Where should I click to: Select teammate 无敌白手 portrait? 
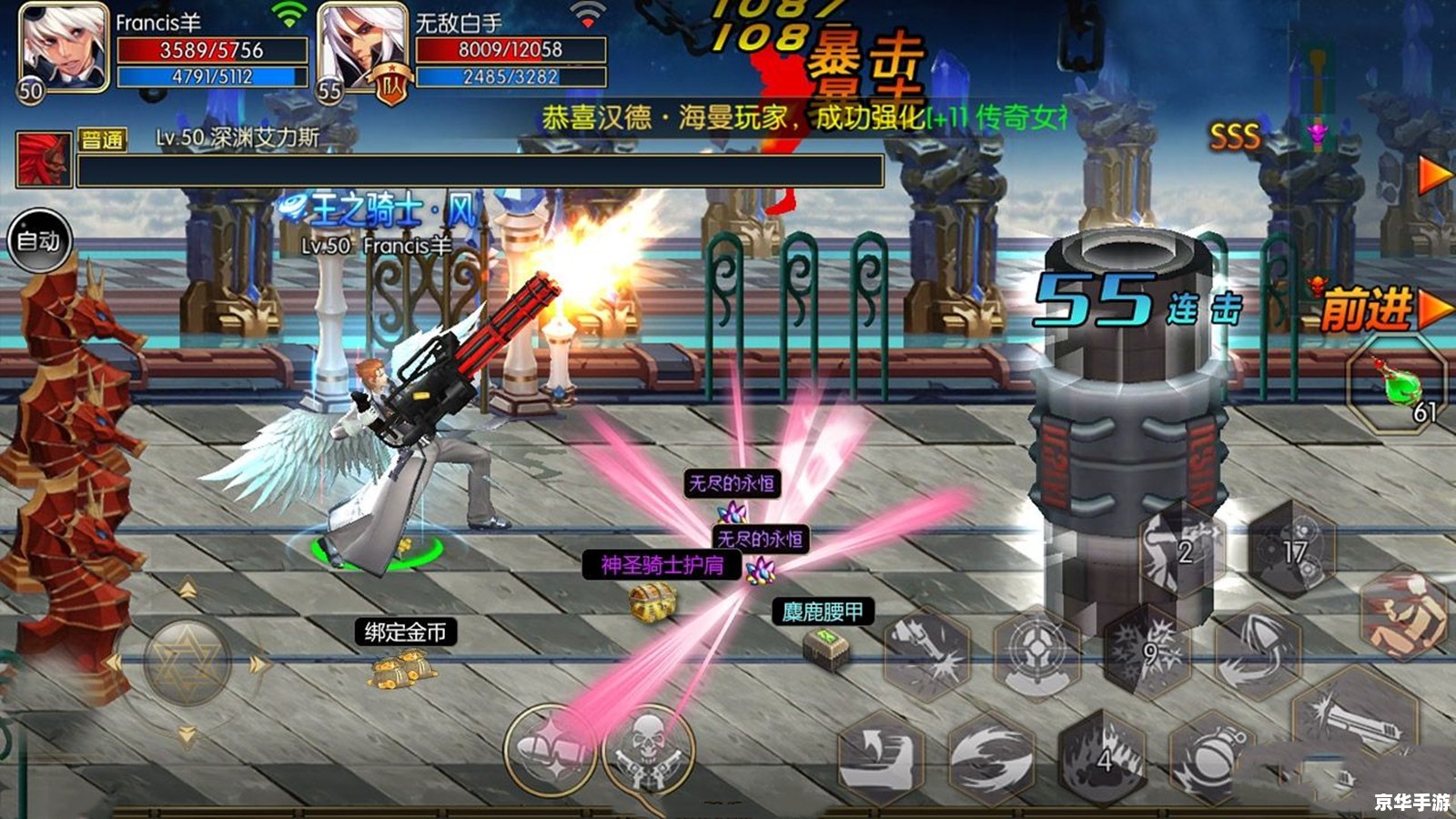[x=361, y=47]
